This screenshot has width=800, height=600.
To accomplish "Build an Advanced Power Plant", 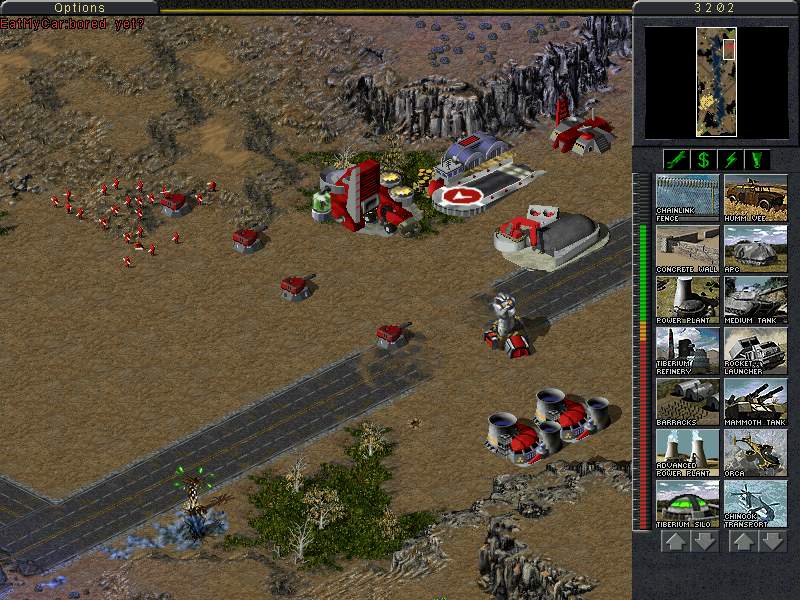I will click(x=687, y=452).
